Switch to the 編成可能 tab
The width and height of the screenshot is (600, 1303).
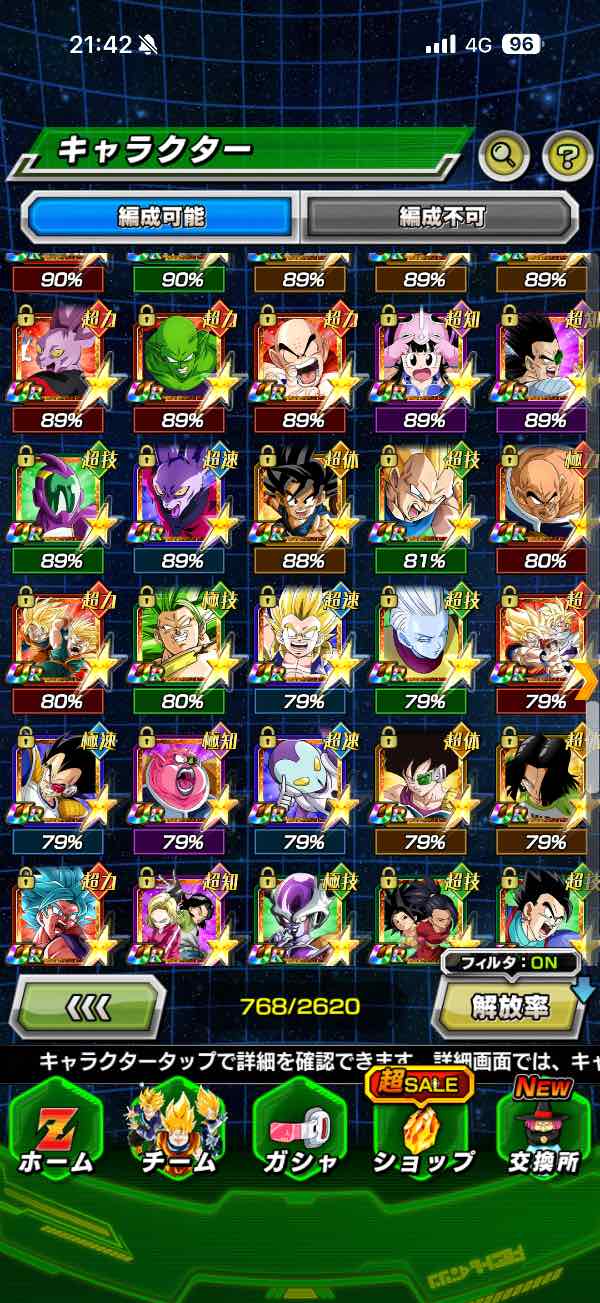[162, 216]
